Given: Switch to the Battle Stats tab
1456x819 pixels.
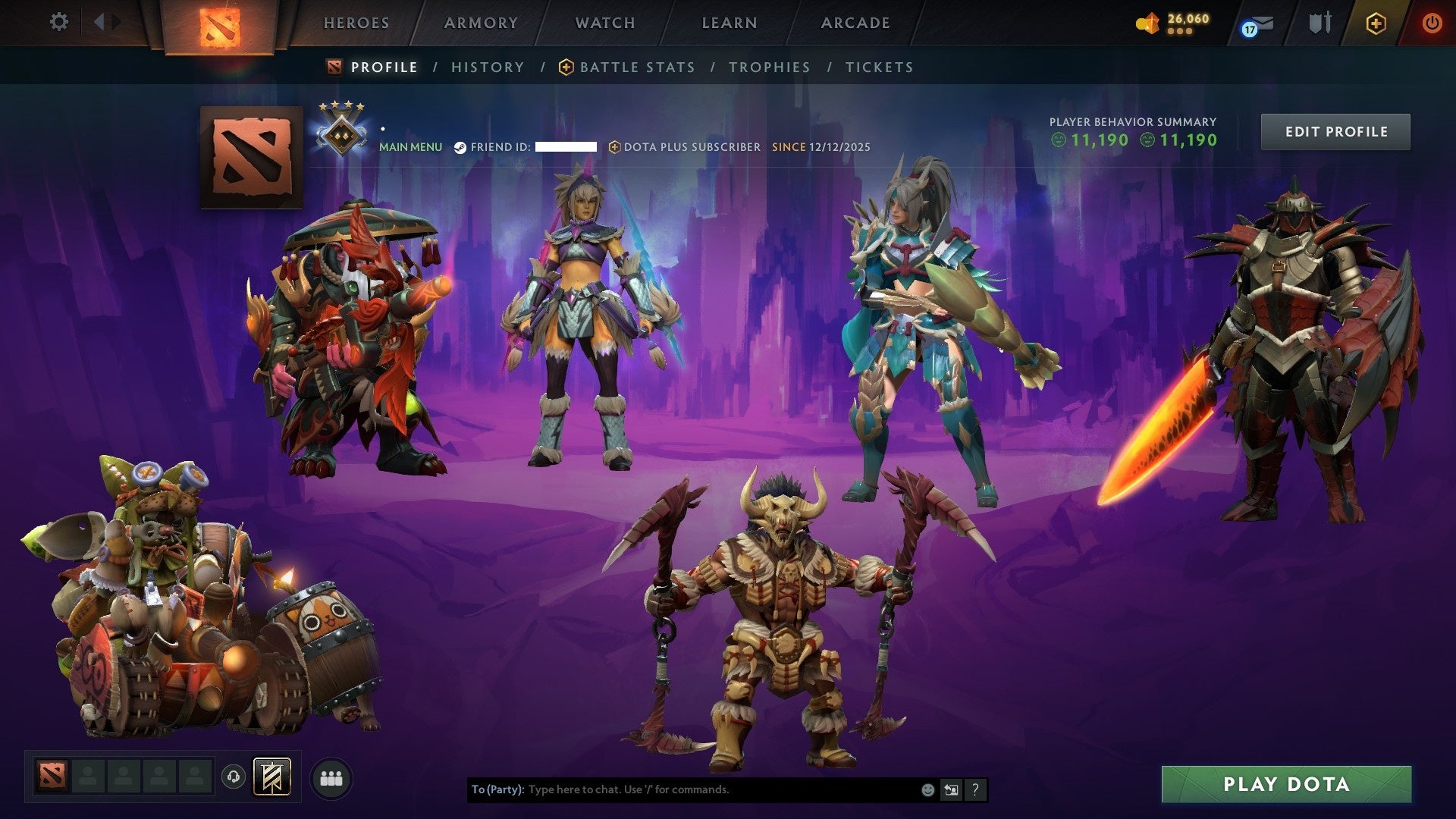Looking at the screenshot, I should coord(636,67).
